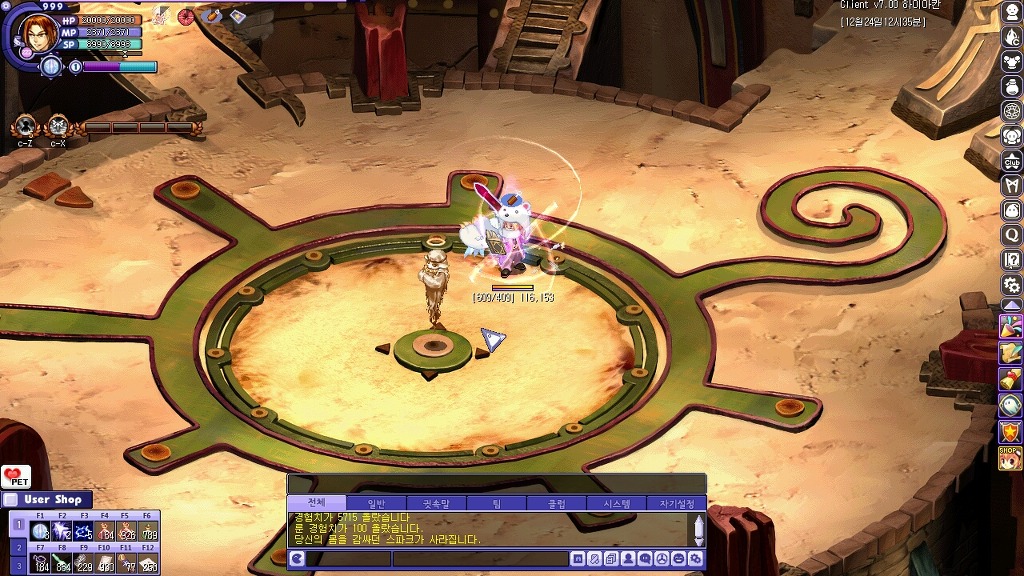Viewport: 1024px width, 576px height.
Task: Activate the F3 blue lightning skill
Action: [83, 530]
